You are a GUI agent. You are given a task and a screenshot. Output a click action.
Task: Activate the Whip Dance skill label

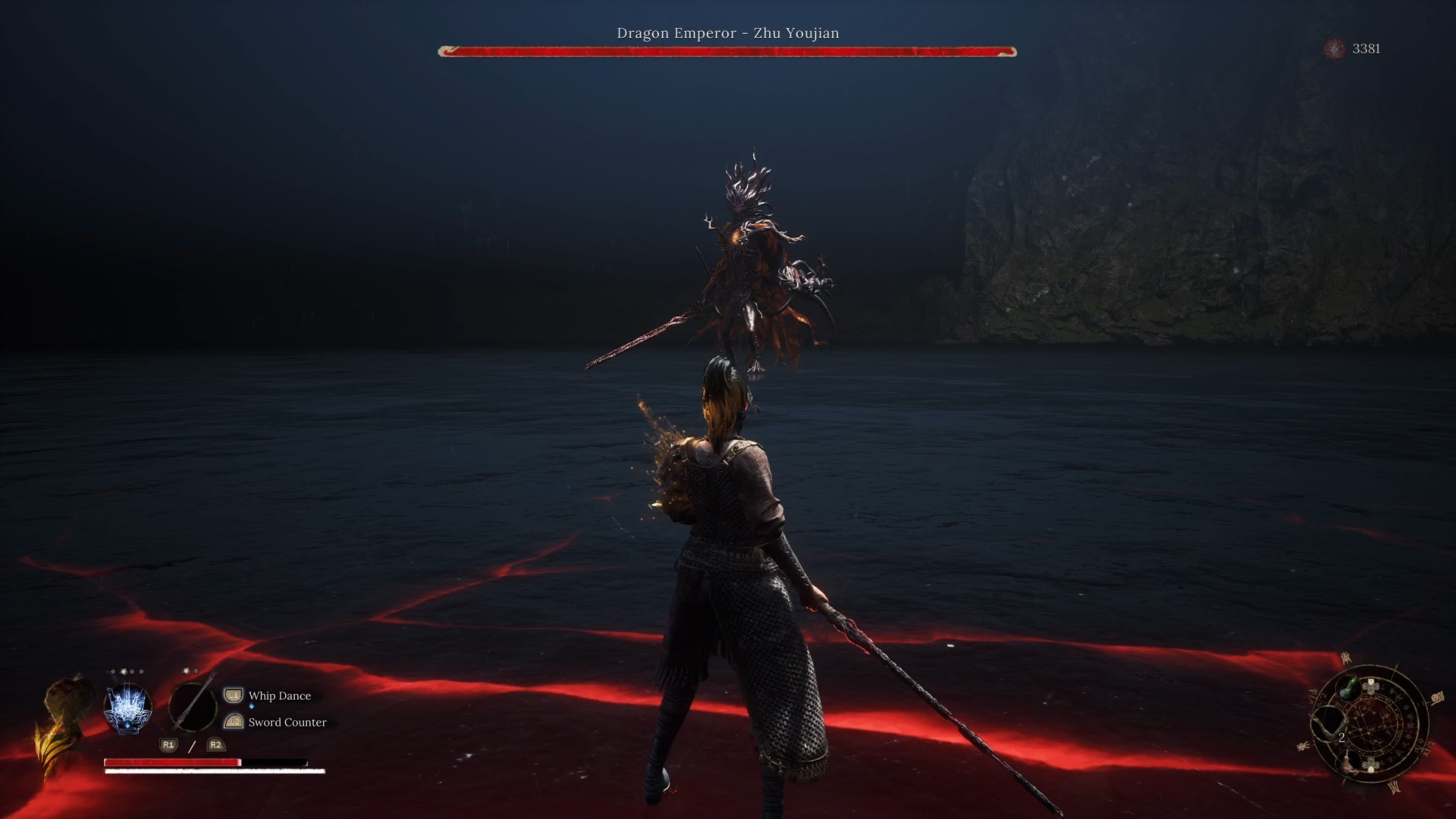pos(279,696)
